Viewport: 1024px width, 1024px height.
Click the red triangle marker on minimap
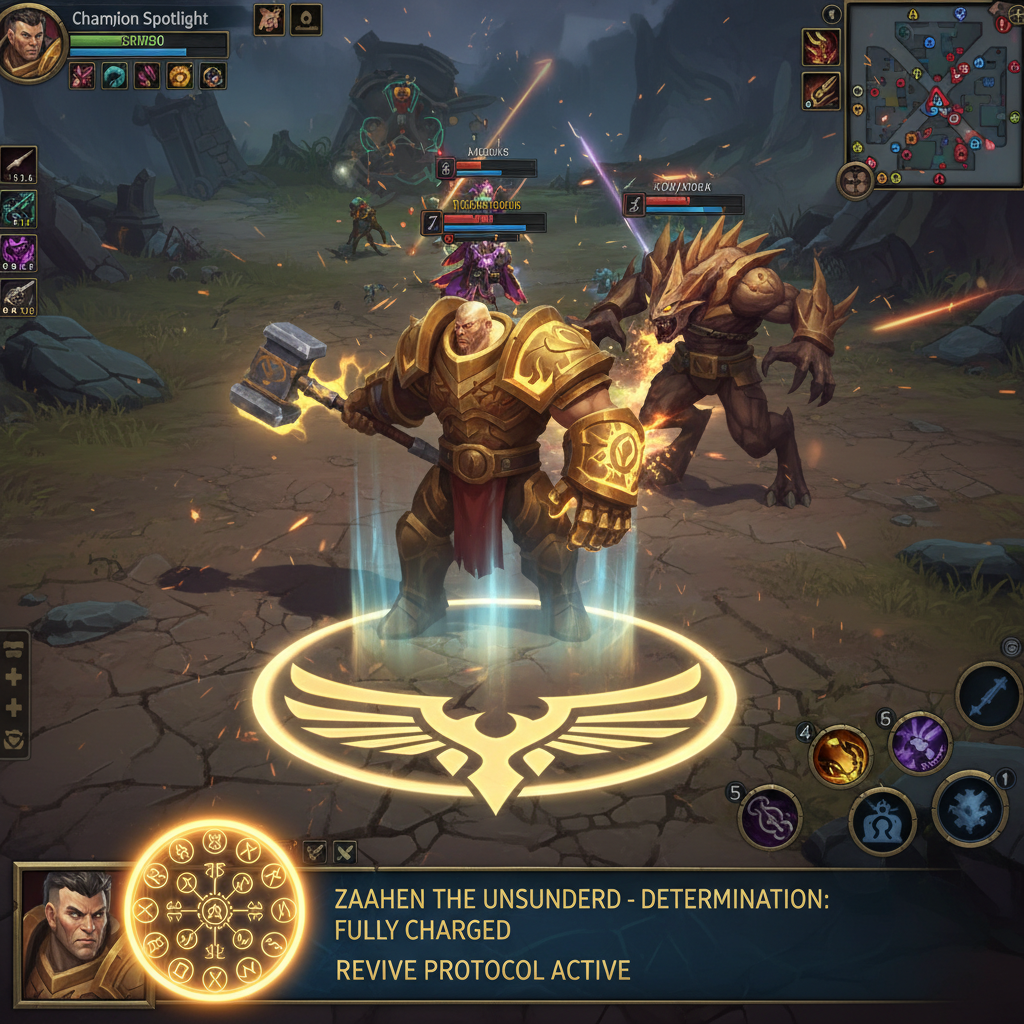tap(937, 99)
